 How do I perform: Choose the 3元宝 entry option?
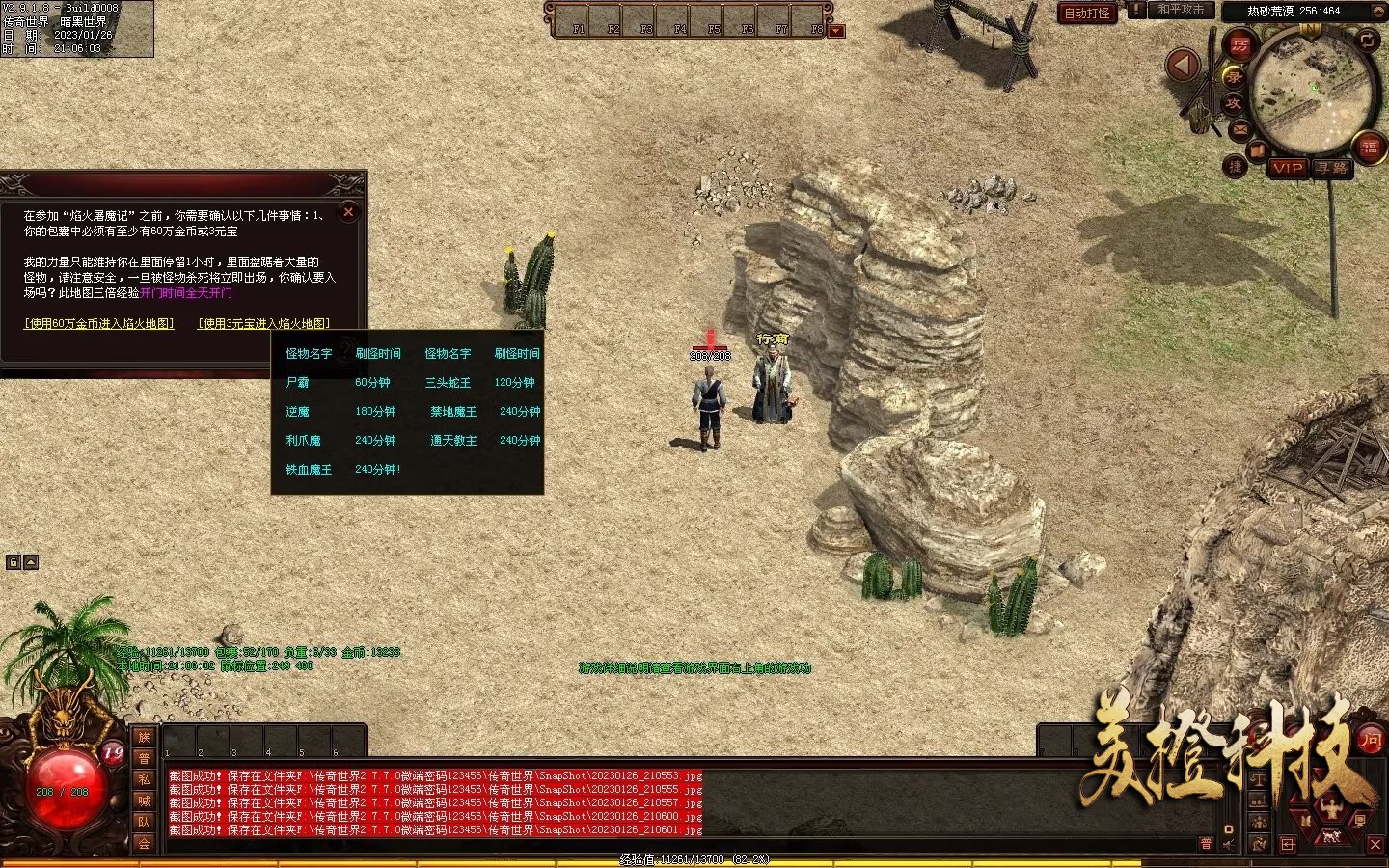tap(264, 324)
